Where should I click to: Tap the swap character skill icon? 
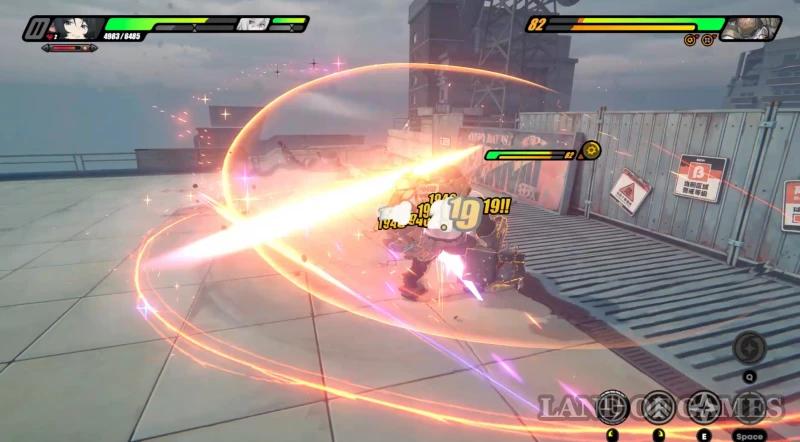click(748, 407)
